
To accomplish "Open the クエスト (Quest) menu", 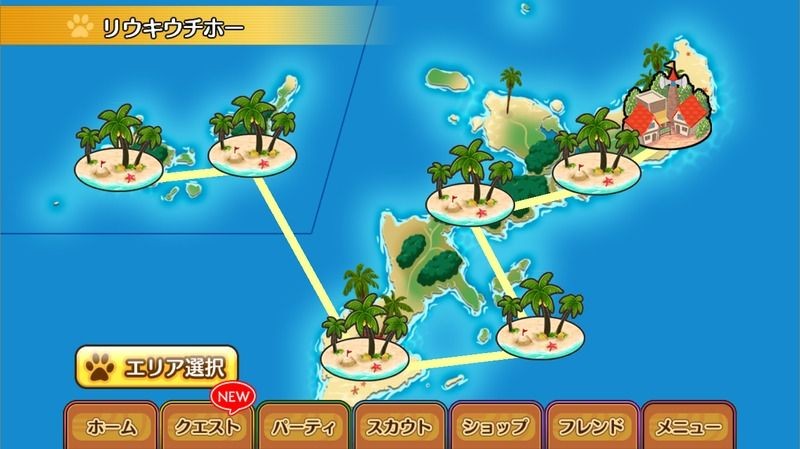I will (x=207, y=427).
